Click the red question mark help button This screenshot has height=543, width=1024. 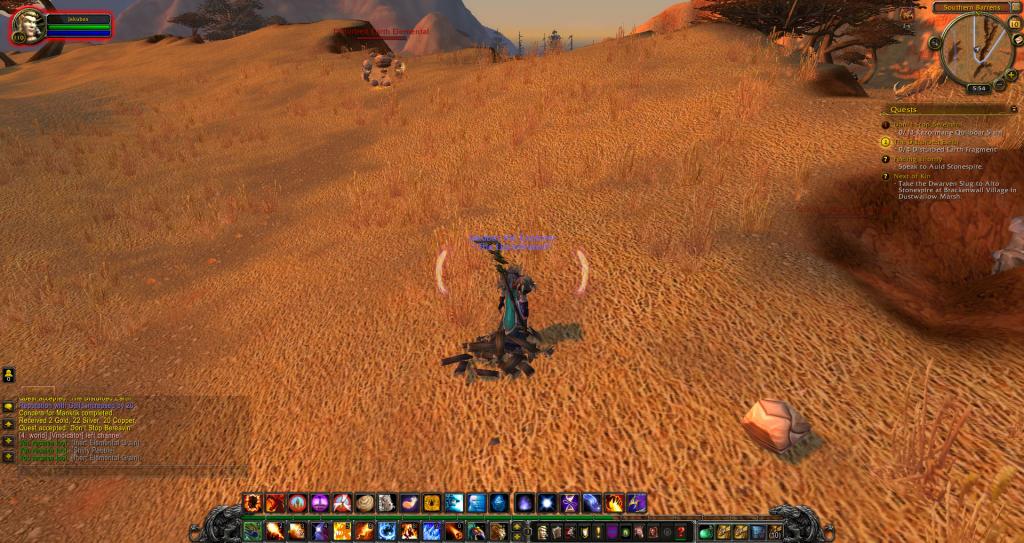pos(682,531)
